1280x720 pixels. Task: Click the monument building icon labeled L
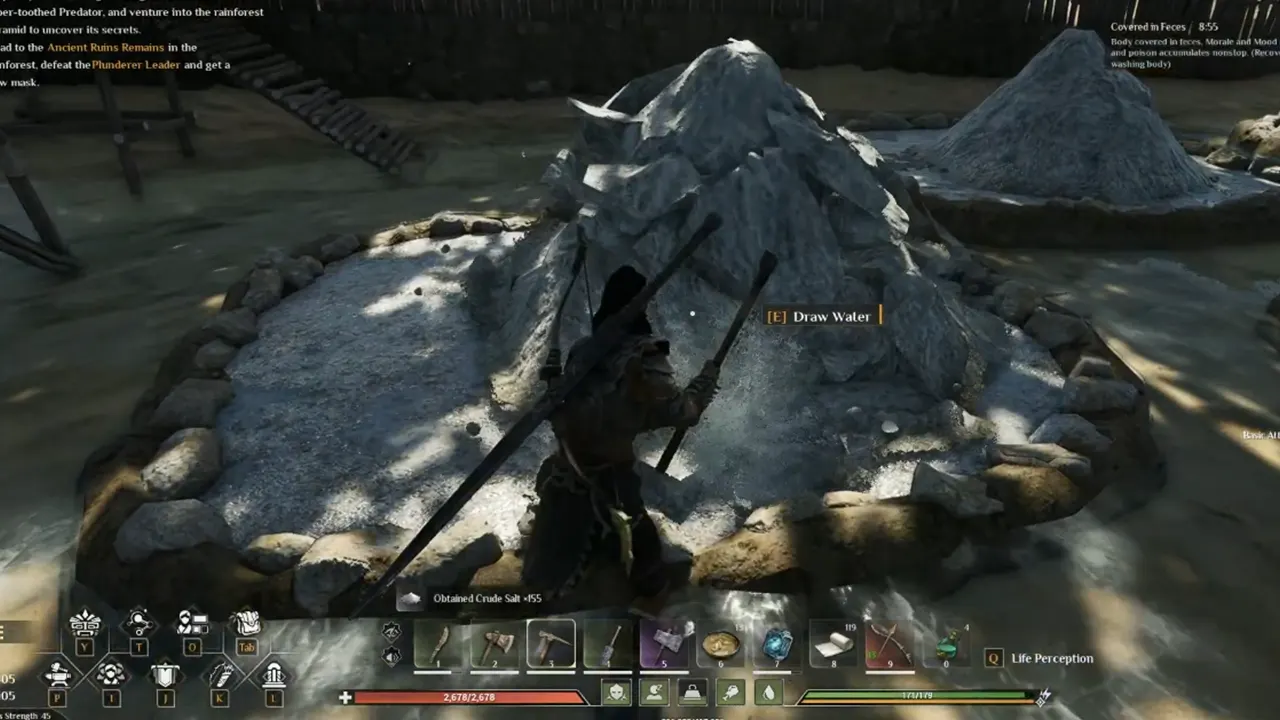[276, 676]
